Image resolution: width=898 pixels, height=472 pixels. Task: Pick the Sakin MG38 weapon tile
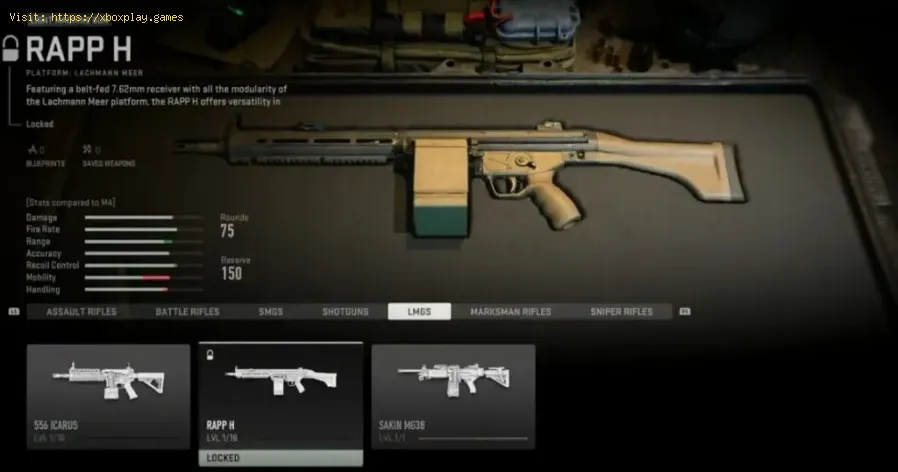(x=453, y=396)
